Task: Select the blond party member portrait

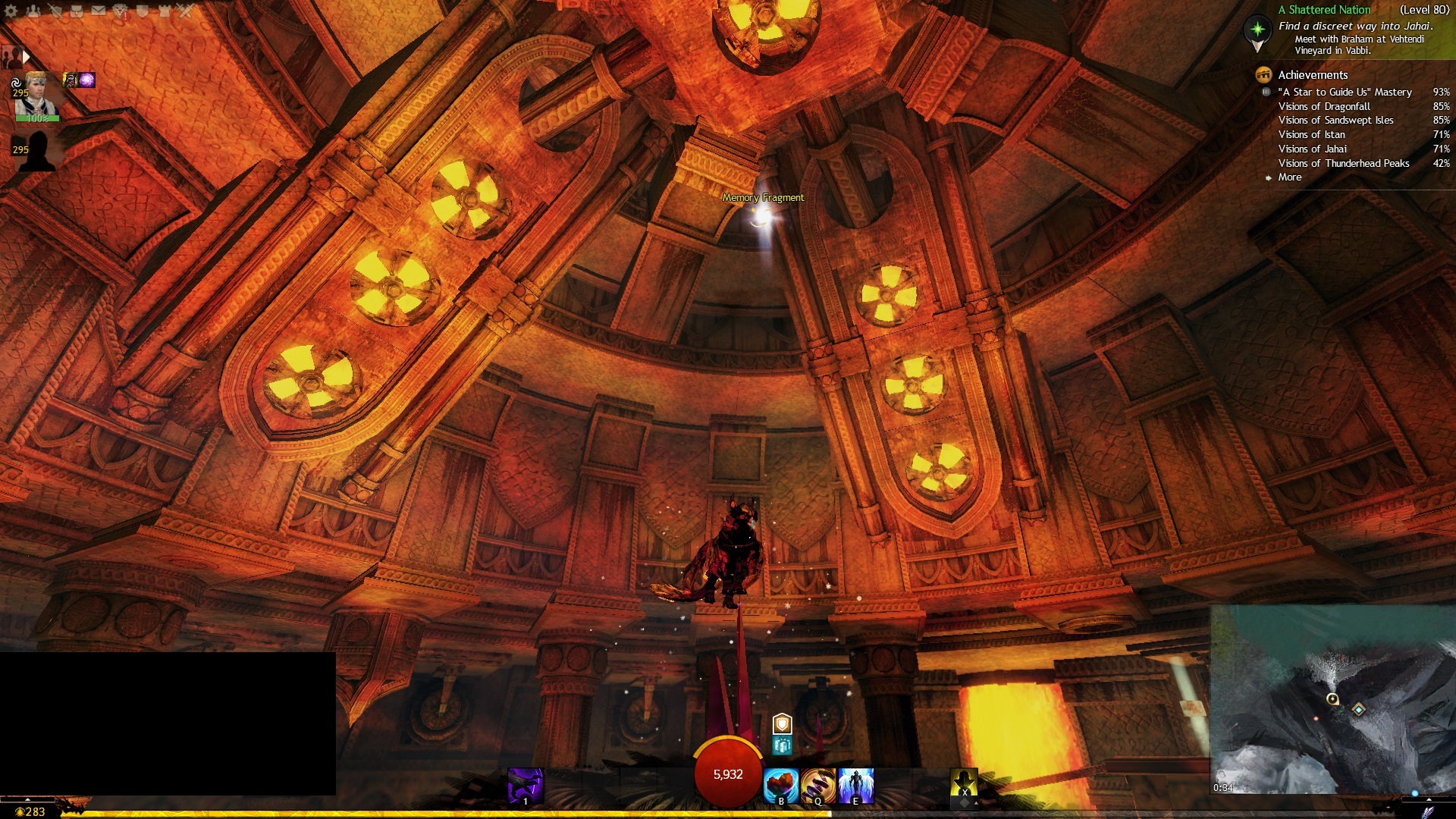Action: point(36,94)
